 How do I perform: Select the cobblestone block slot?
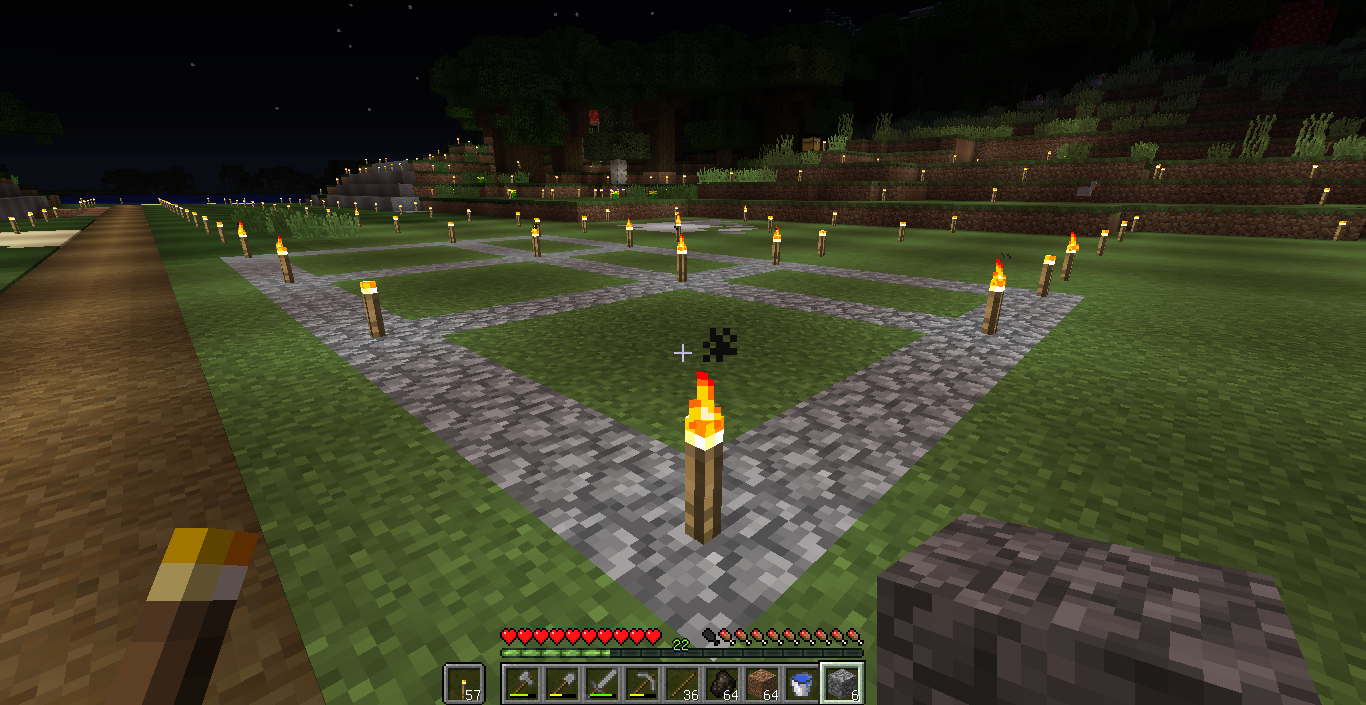pyautogui.click(x=842, y=684)
